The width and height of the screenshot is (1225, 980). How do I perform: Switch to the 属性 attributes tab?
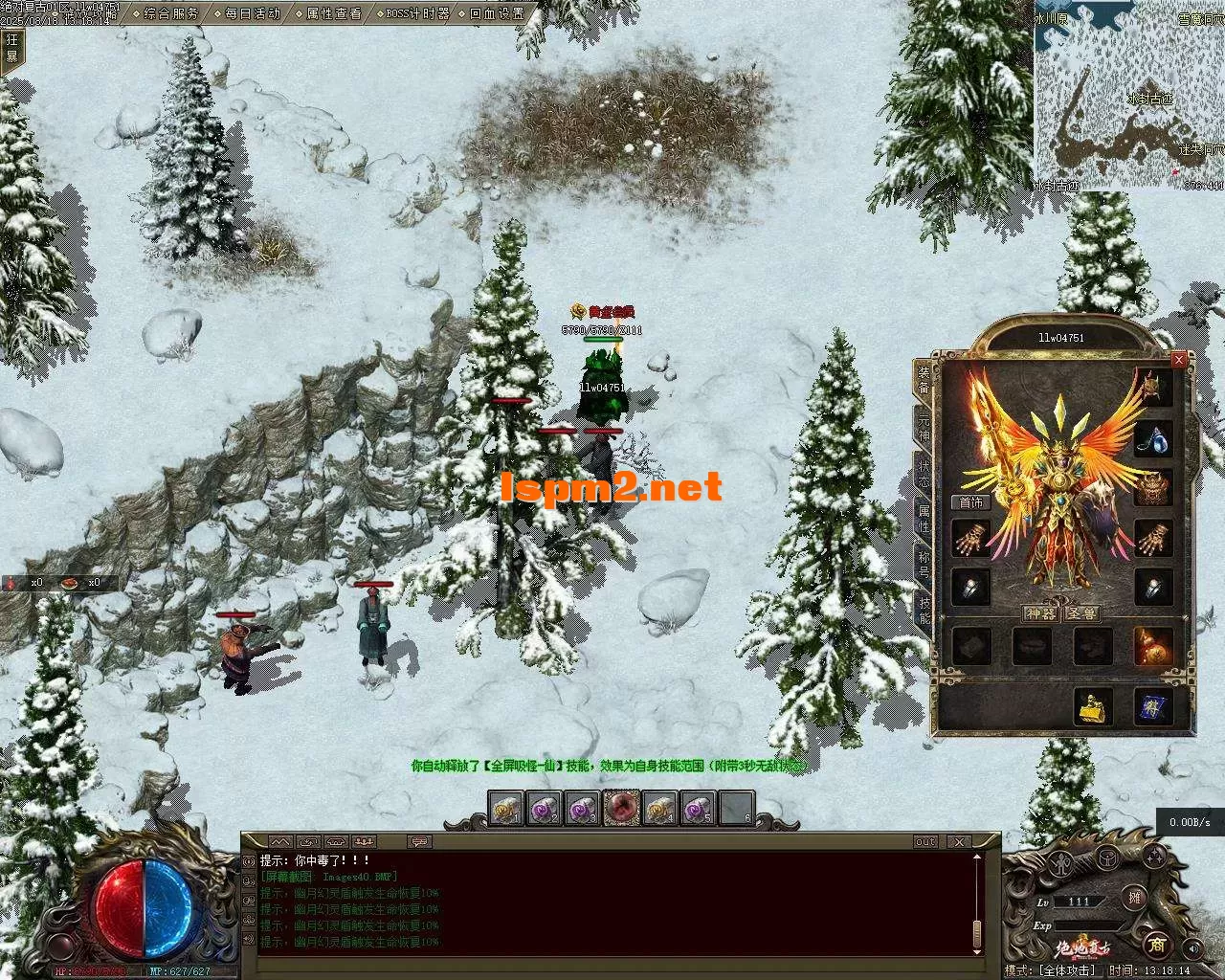pos(924,518)
